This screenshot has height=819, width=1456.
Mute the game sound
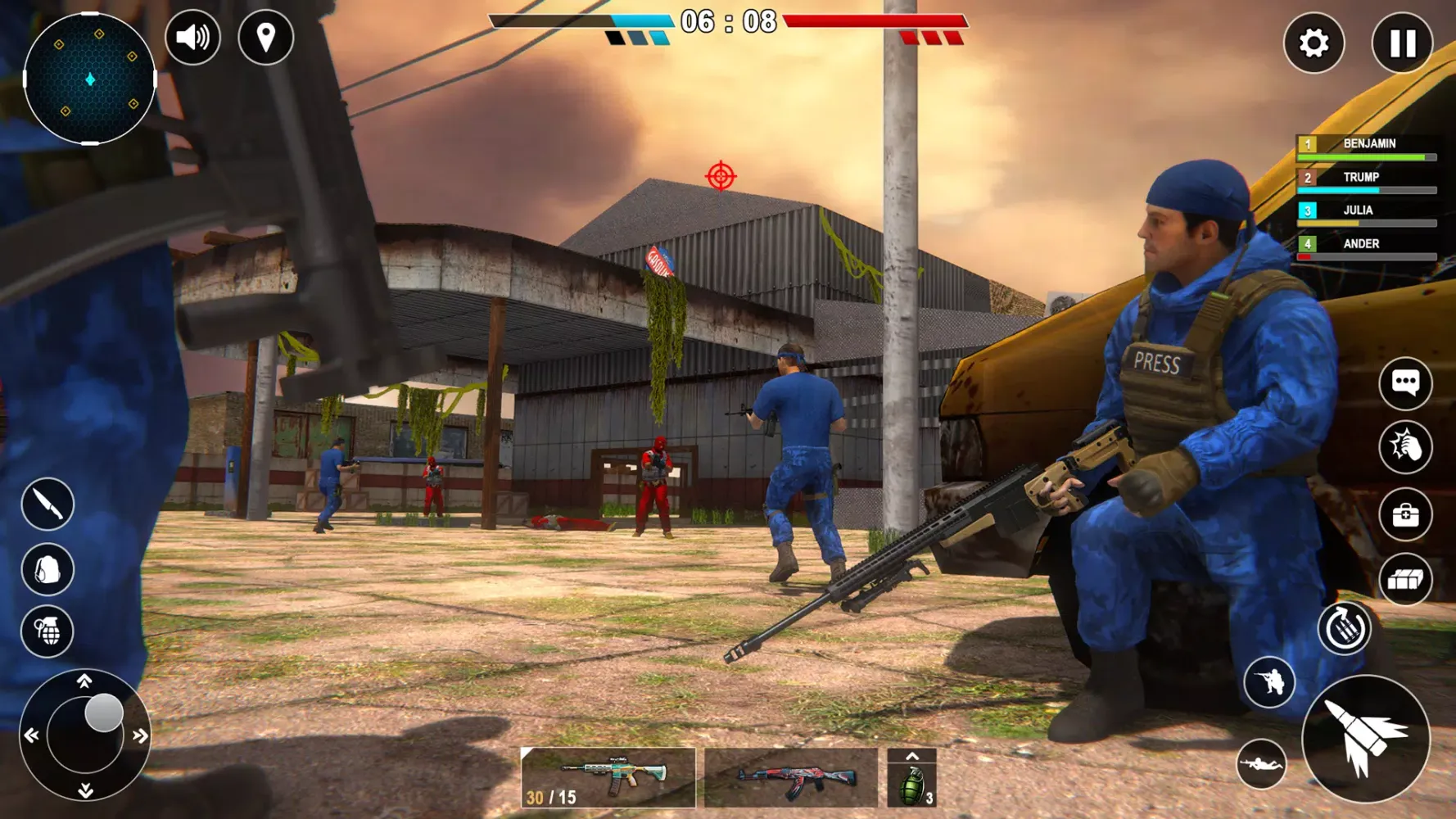point(193,36)
